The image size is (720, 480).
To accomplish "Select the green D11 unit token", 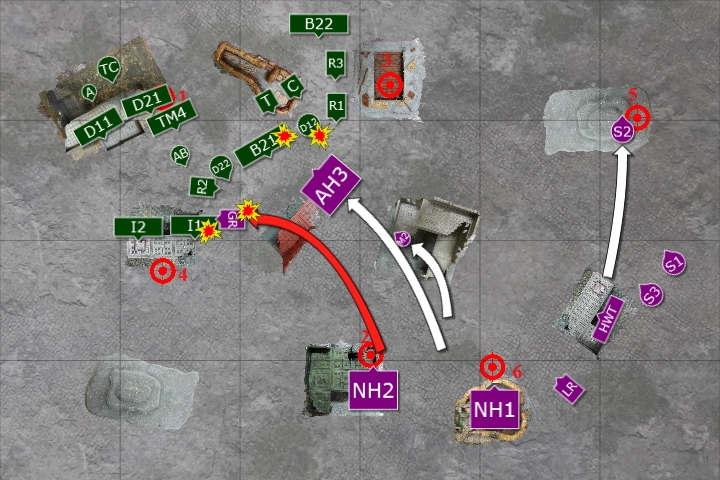I will [x=101, y=131].
